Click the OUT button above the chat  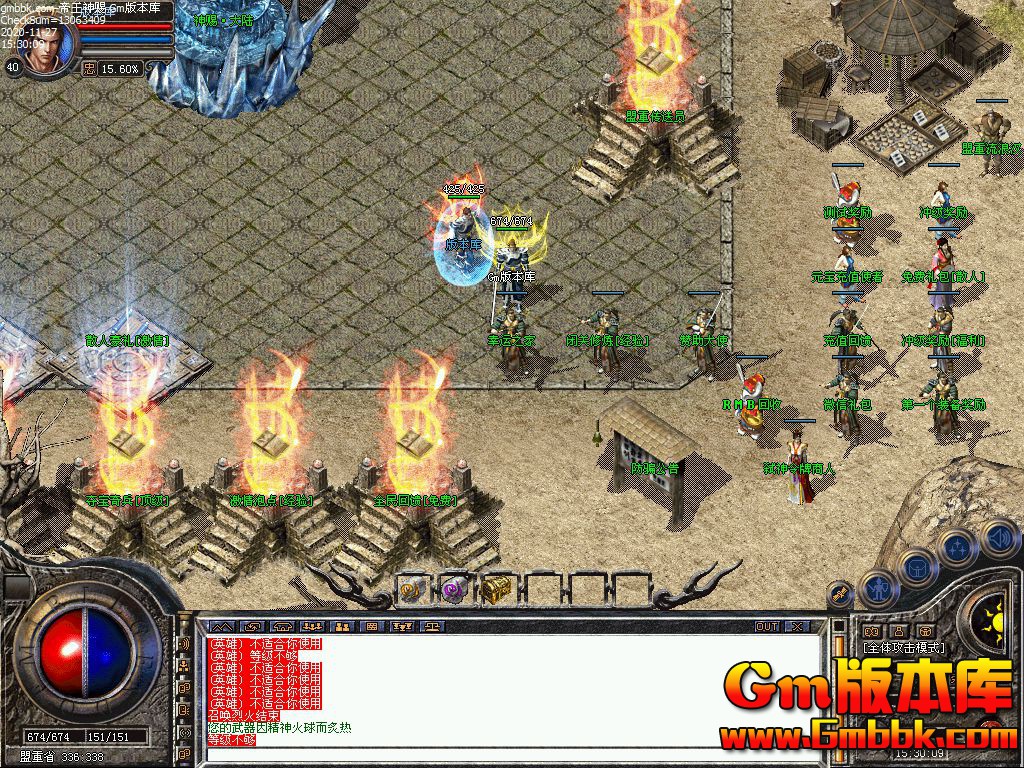tap(766, 627)
